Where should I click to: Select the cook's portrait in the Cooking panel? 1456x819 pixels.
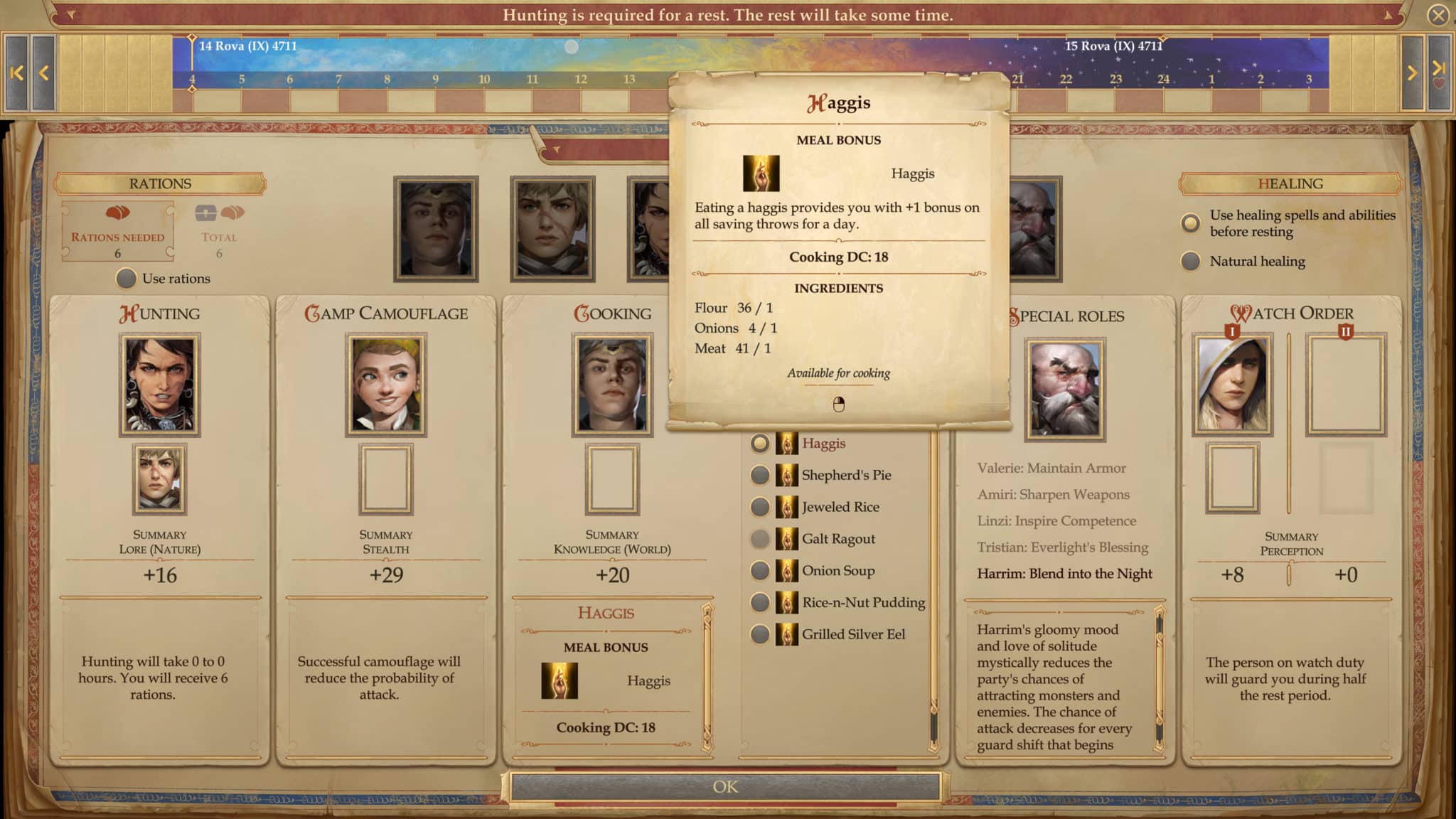611,384
